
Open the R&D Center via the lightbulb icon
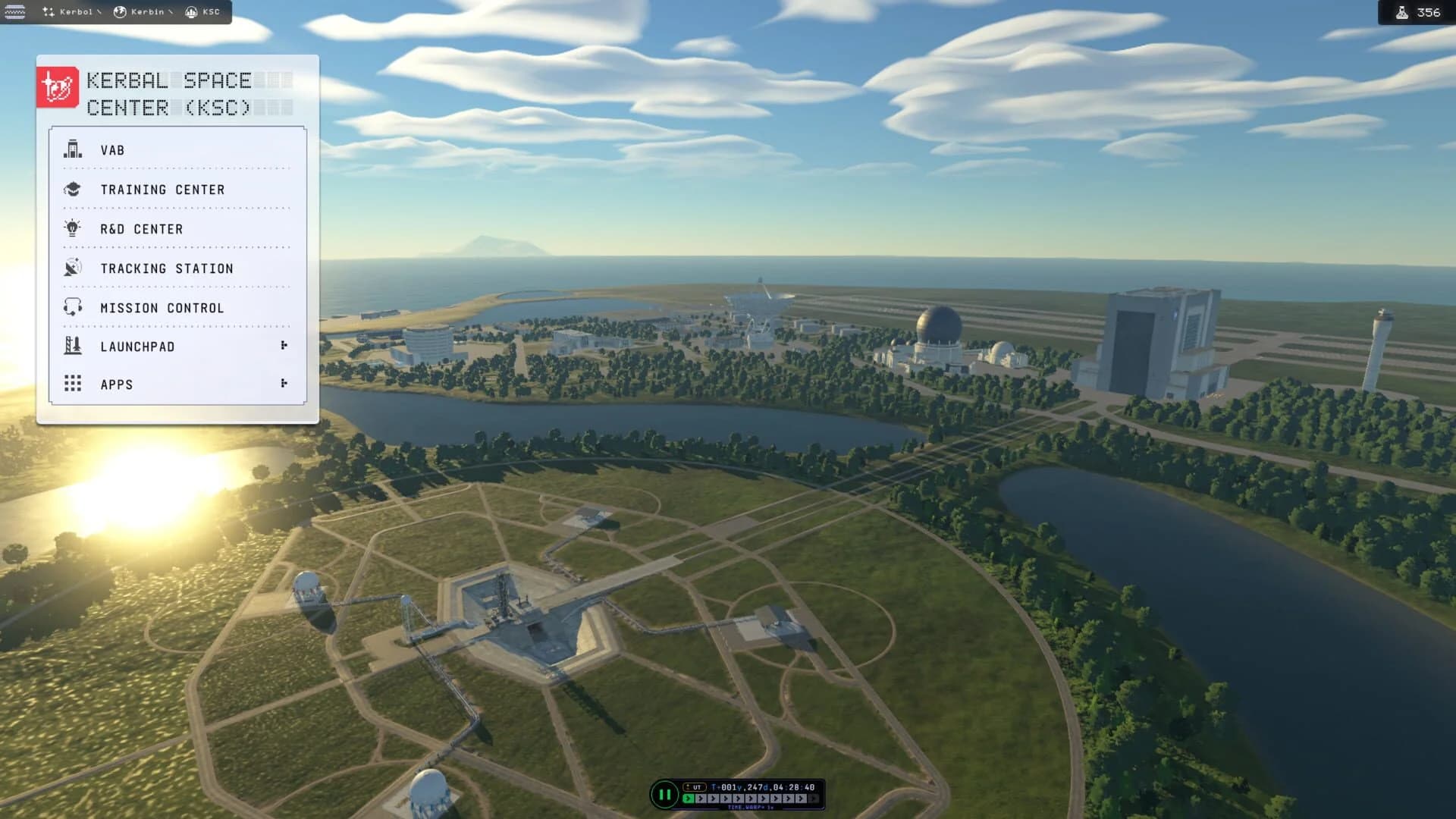72,229
